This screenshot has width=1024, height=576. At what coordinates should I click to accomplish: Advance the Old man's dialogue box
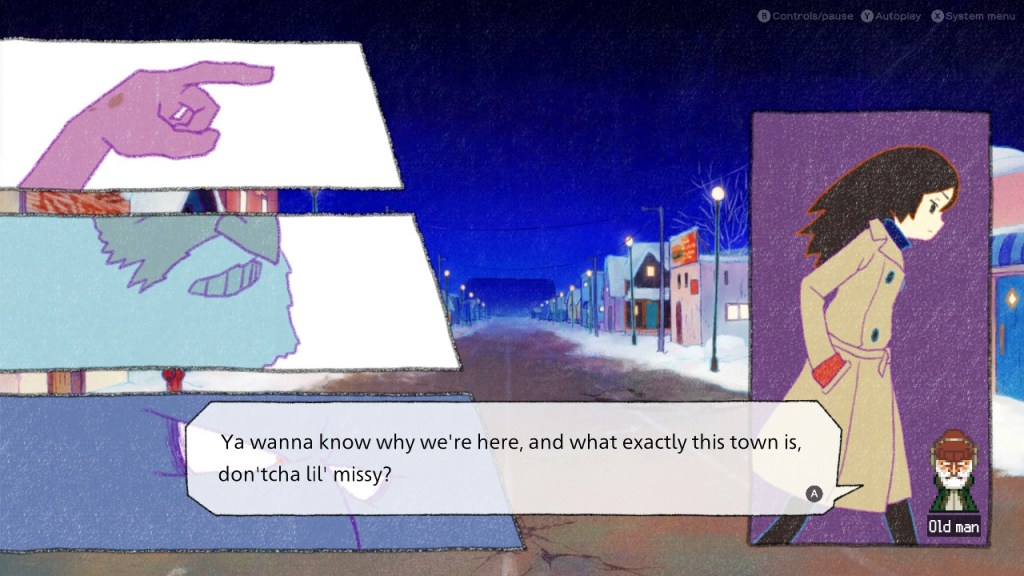click(814, 493)
